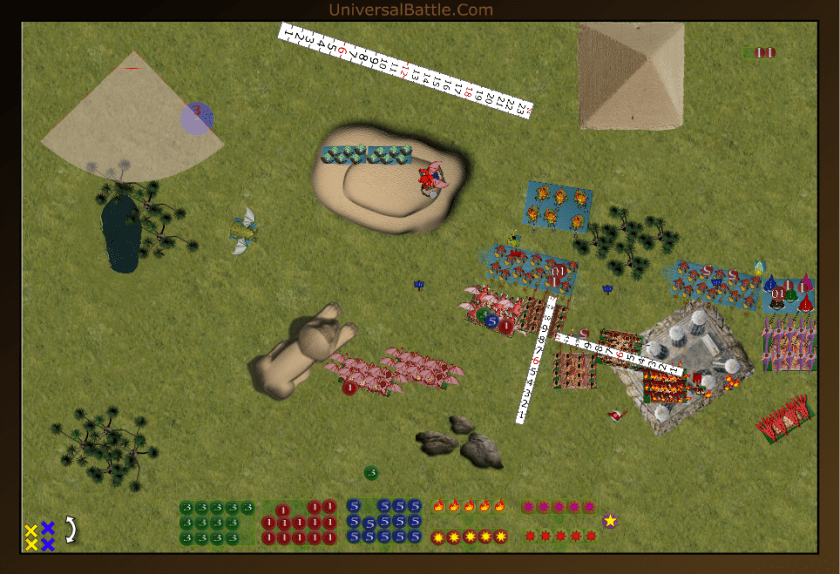Select the yellow star token on purple
The width and height of the screenshot is (840, 574).
610,520
